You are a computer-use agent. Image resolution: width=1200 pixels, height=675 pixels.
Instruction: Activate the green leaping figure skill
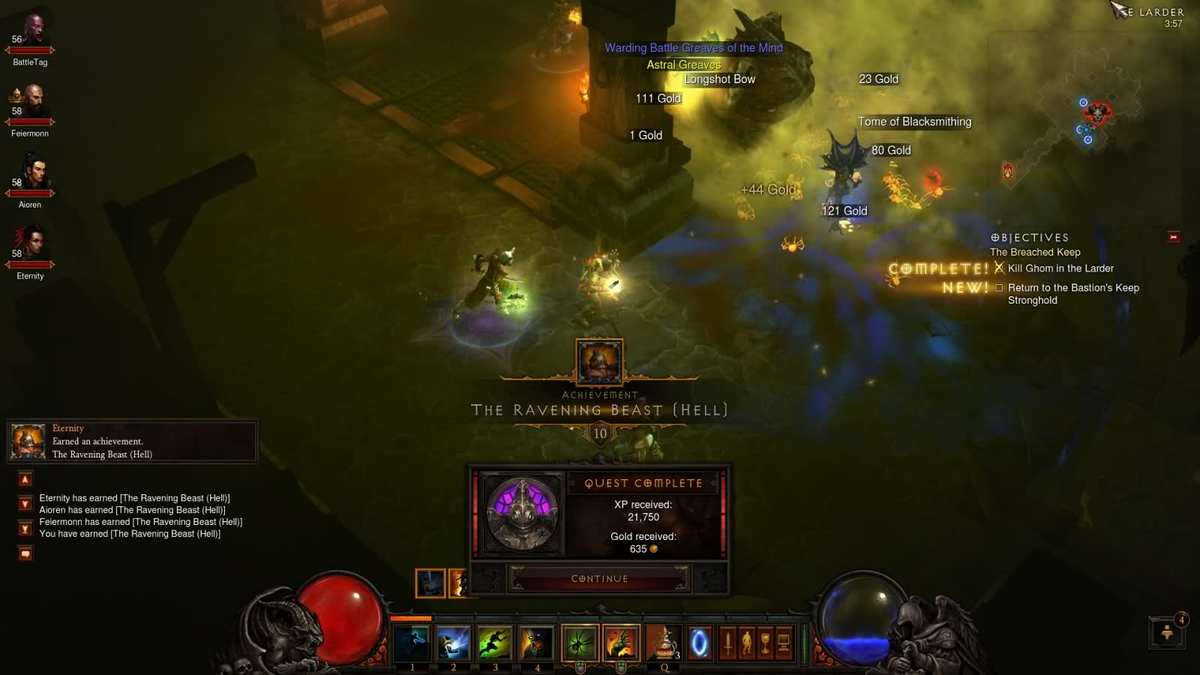[494, 643]
